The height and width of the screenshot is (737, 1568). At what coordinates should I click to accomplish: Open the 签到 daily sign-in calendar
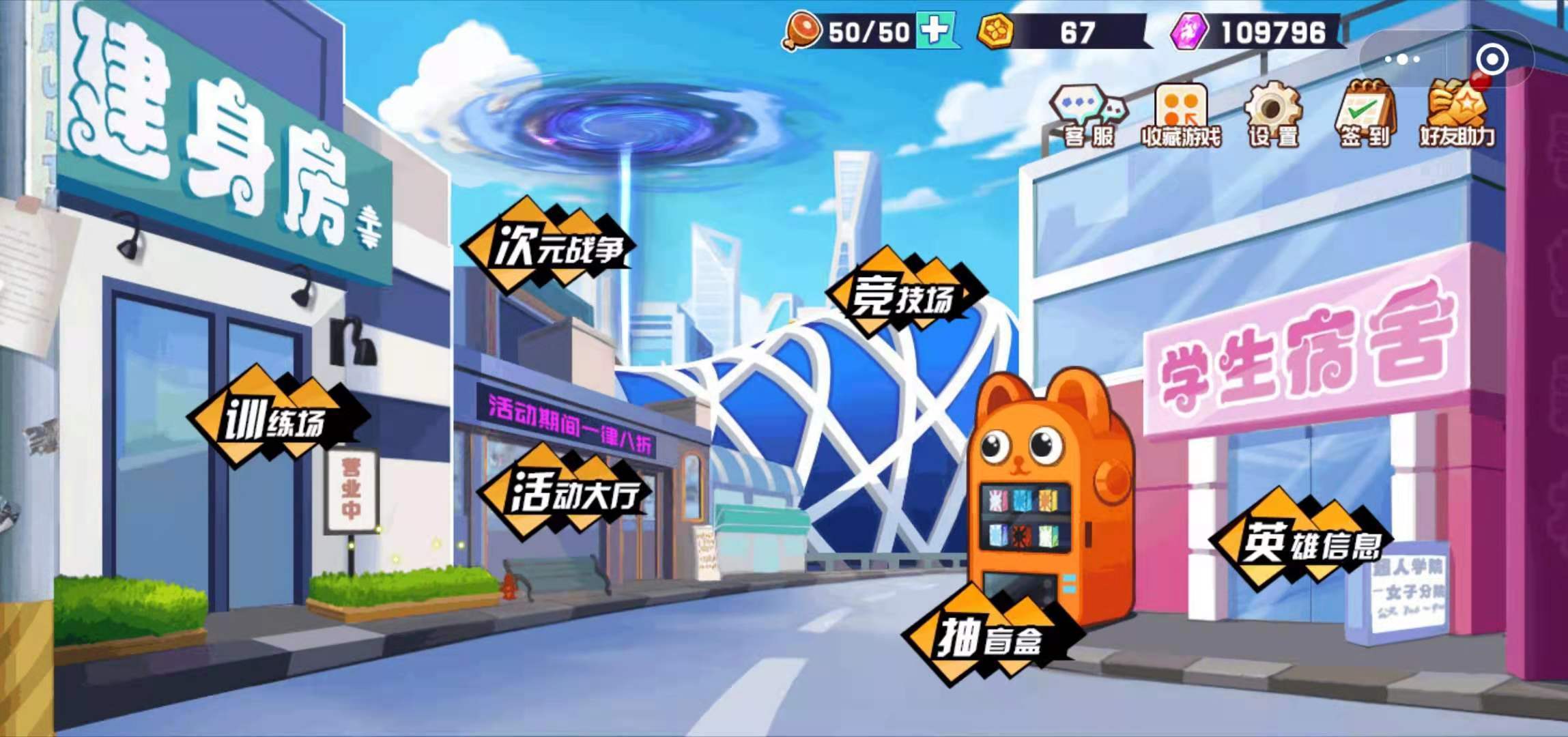1365,113
